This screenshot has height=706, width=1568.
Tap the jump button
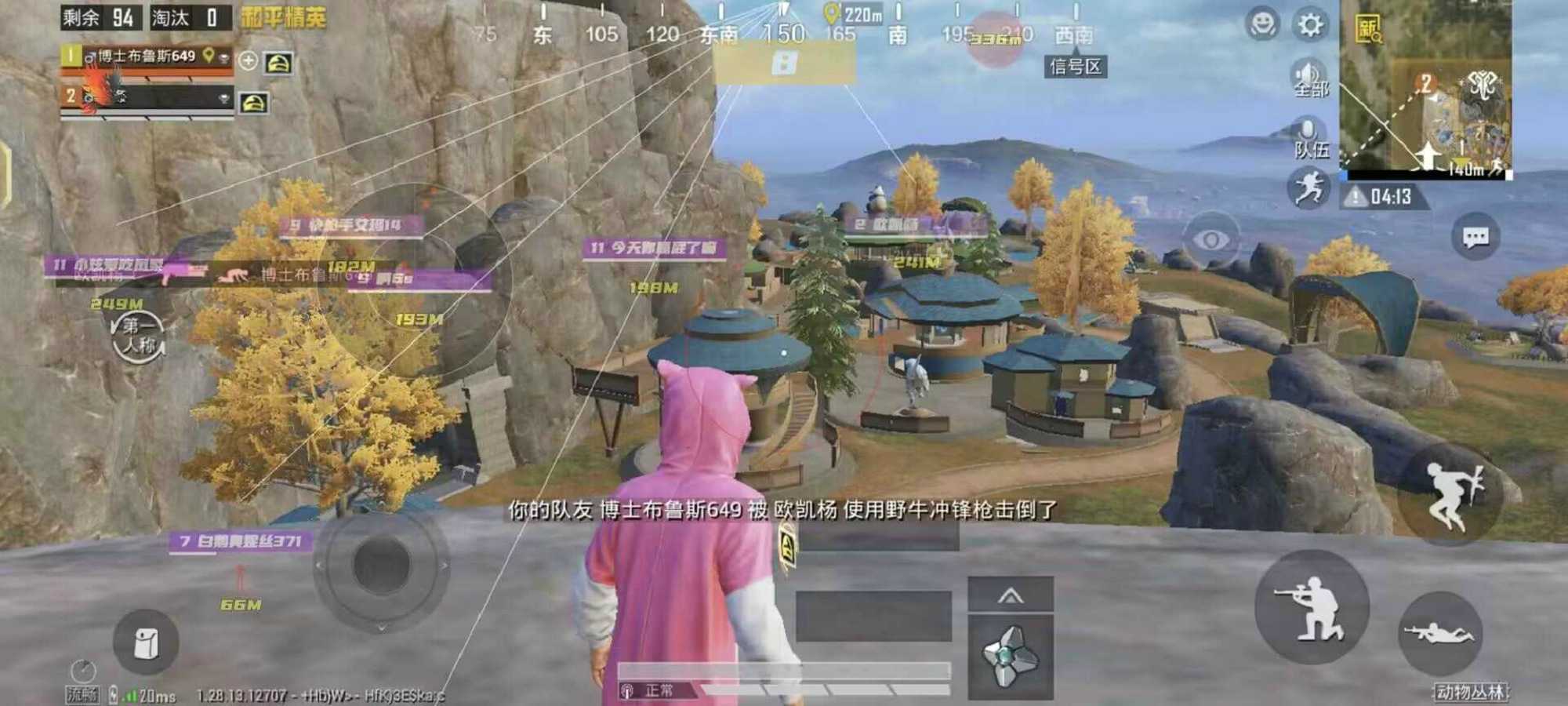pos(1451,494)
